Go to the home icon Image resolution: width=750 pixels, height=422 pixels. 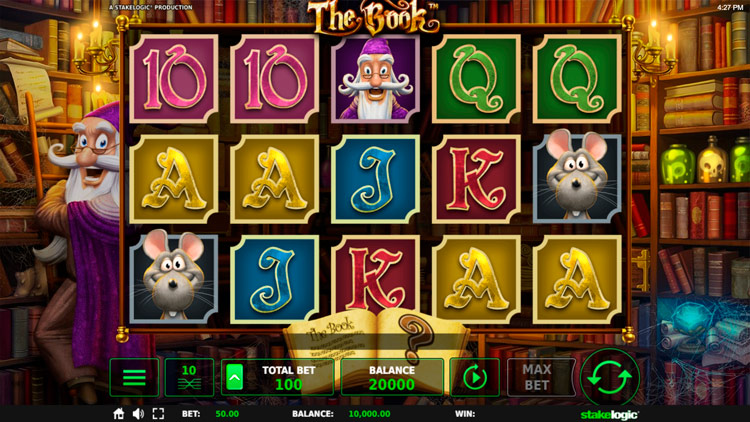point(119,413)
